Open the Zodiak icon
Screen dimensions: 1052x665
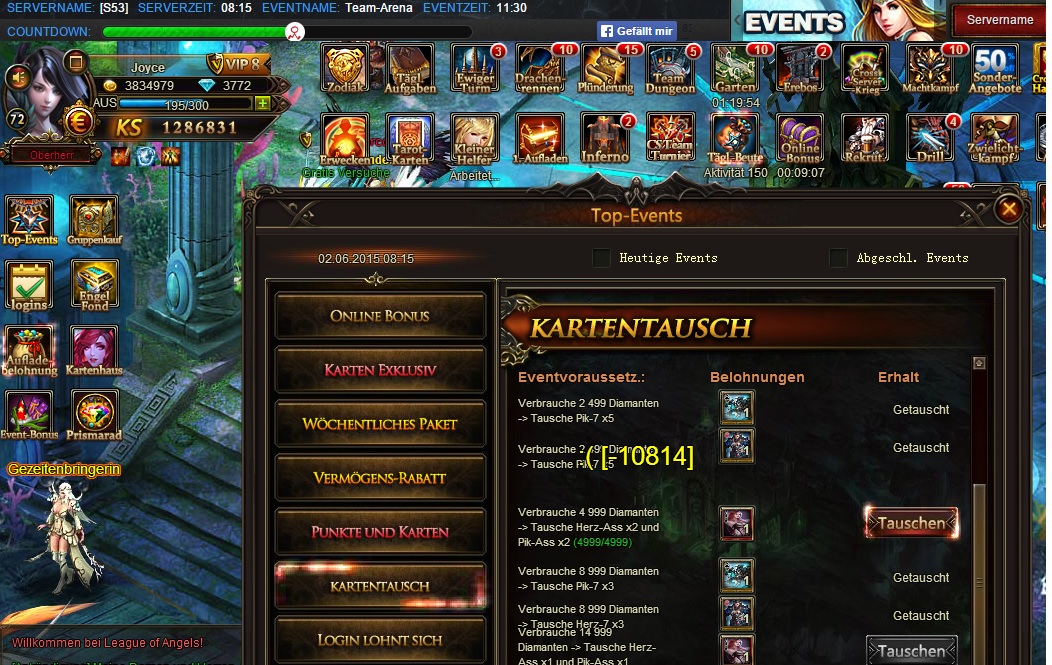345,69
